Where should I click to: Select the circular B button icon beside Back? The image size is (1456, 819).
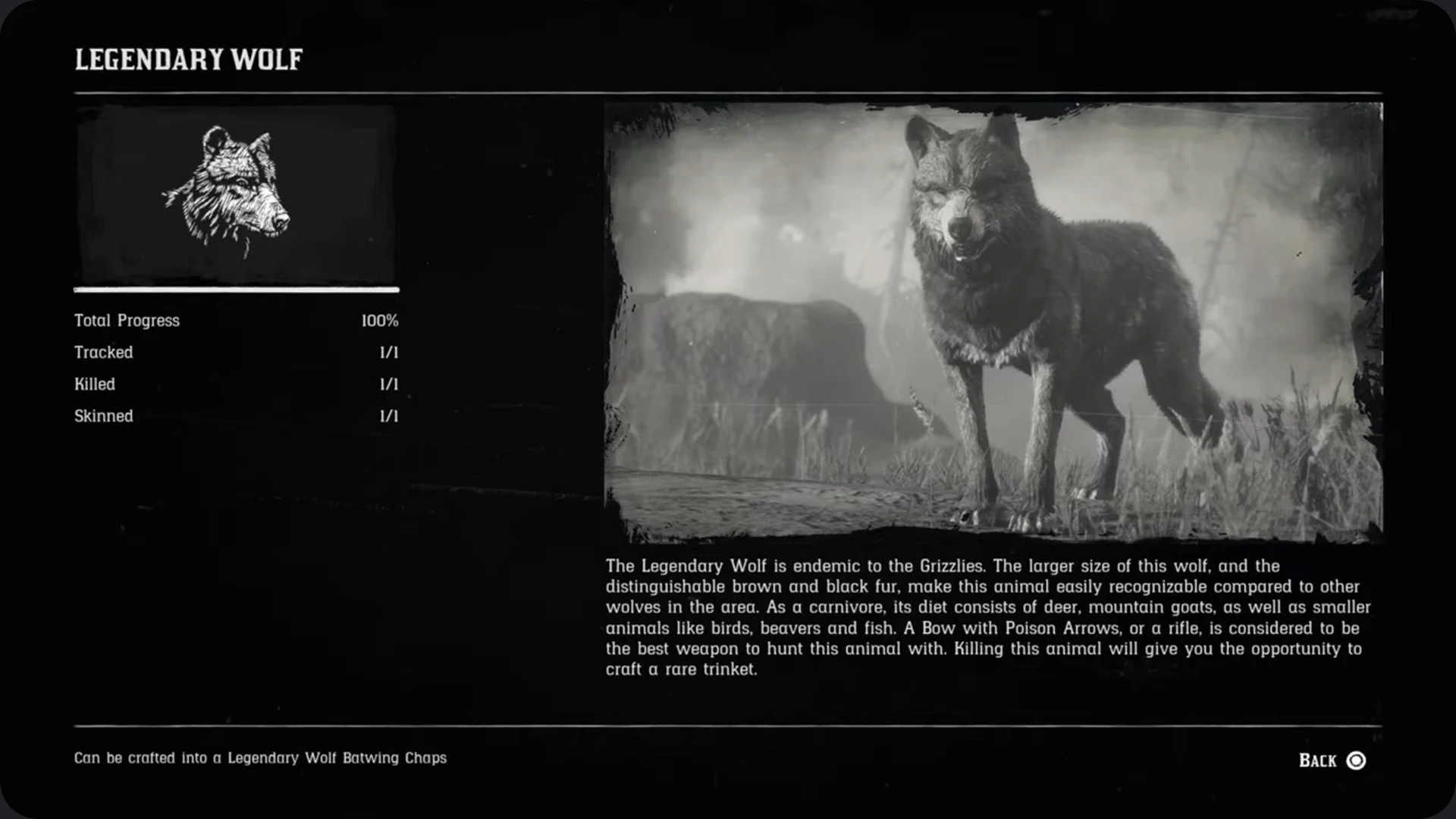coord(1357,761)
